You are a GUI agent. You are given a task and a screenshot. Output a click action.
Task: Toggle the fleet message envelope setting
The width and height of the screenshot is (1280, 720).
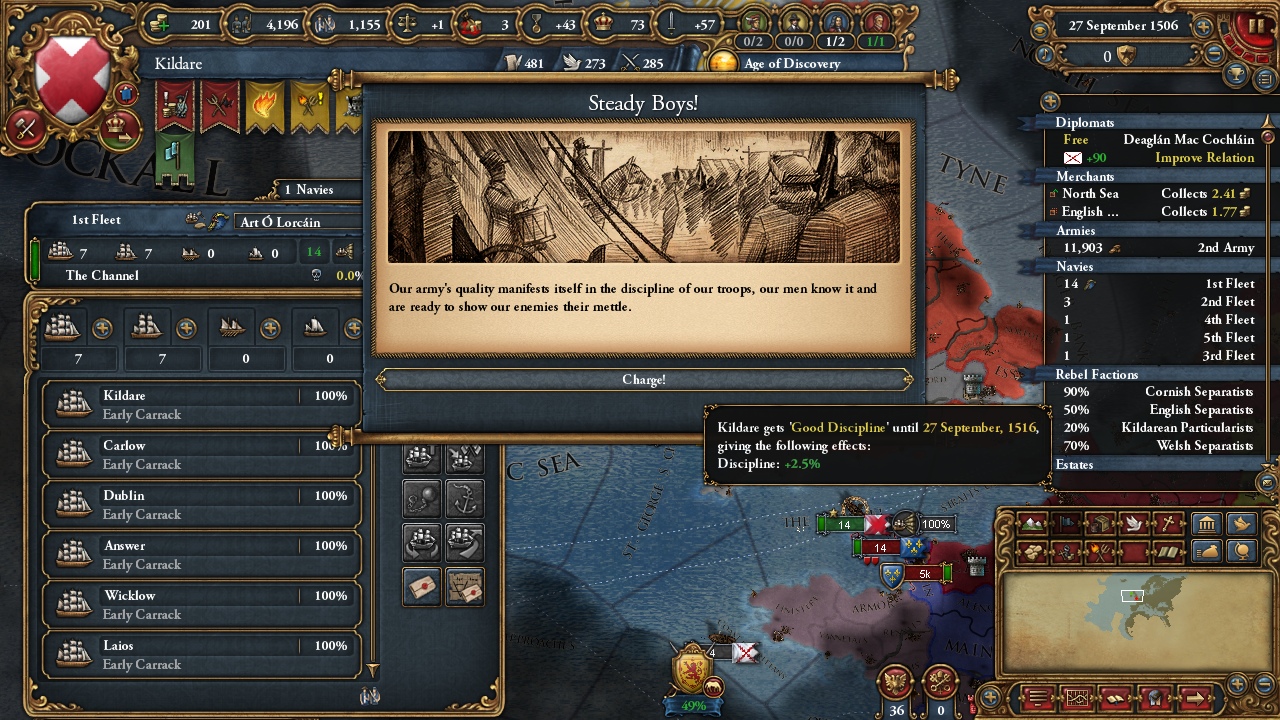(x=422, y=584)
